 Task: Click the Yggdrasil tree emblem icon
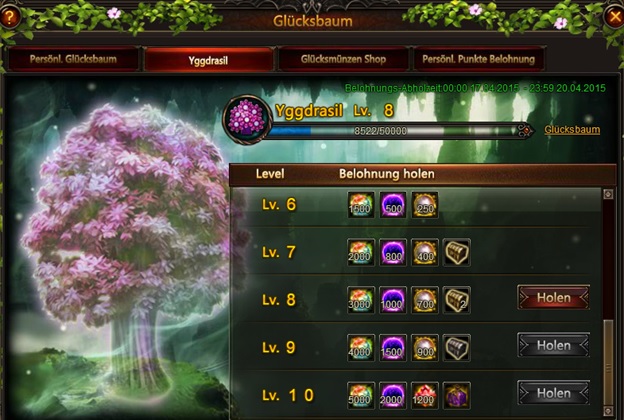pyautogui.click(x=242, y=115)
